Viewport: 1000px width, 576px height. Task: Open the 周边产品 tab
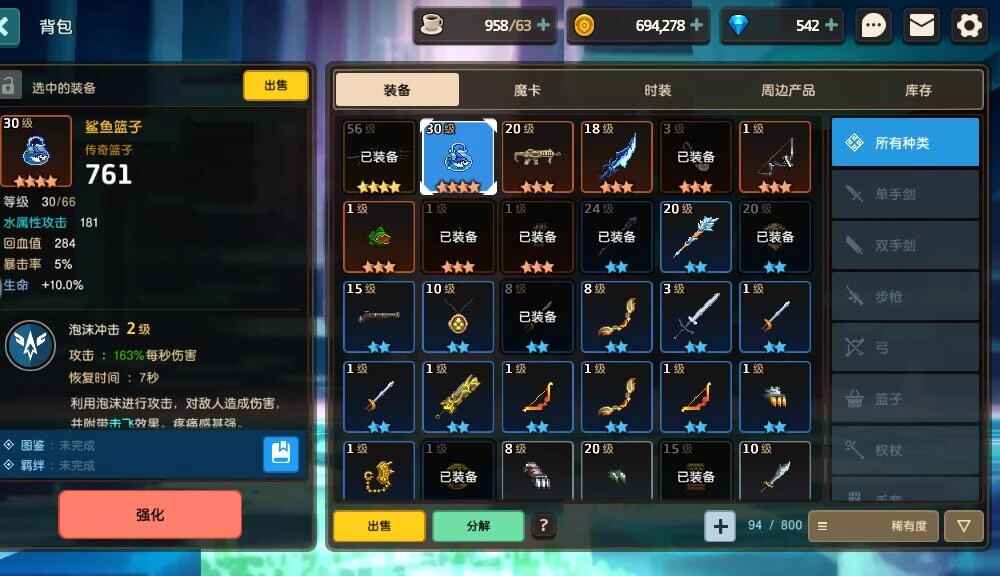[x=788, y=90]
